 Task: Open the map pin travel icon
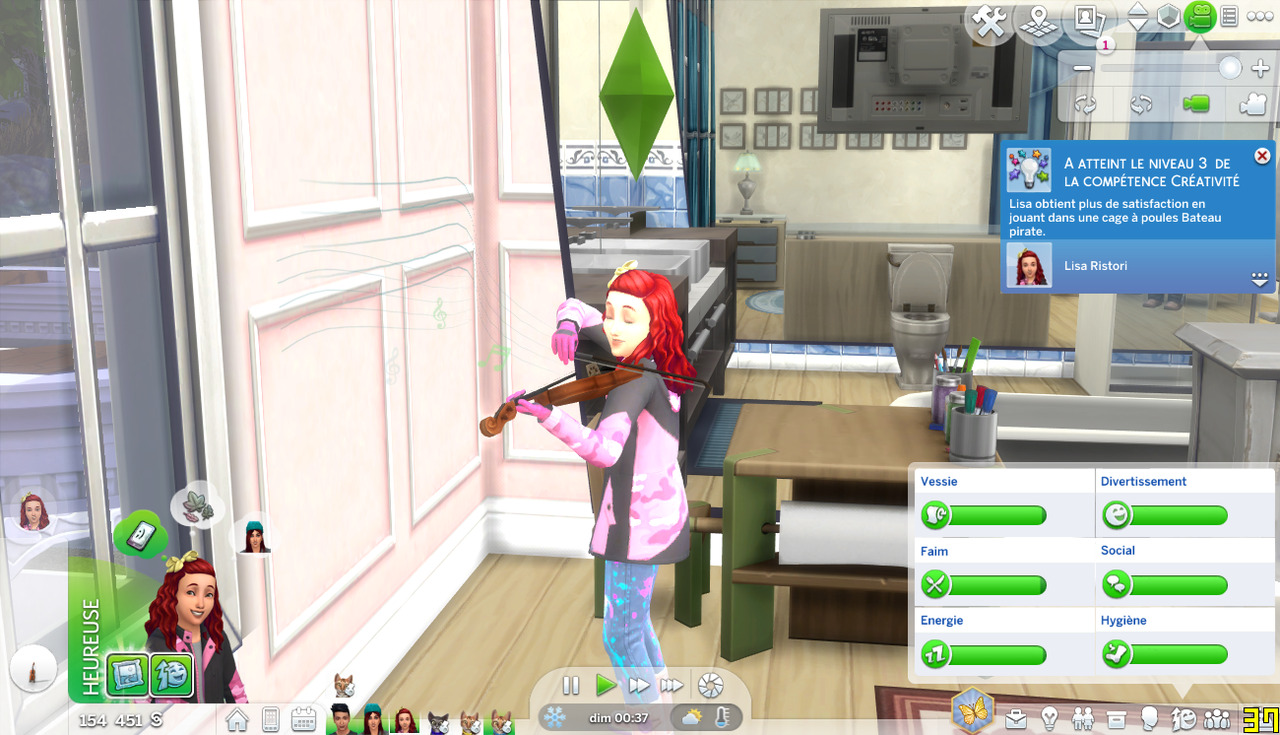[x=1037, y=21]
